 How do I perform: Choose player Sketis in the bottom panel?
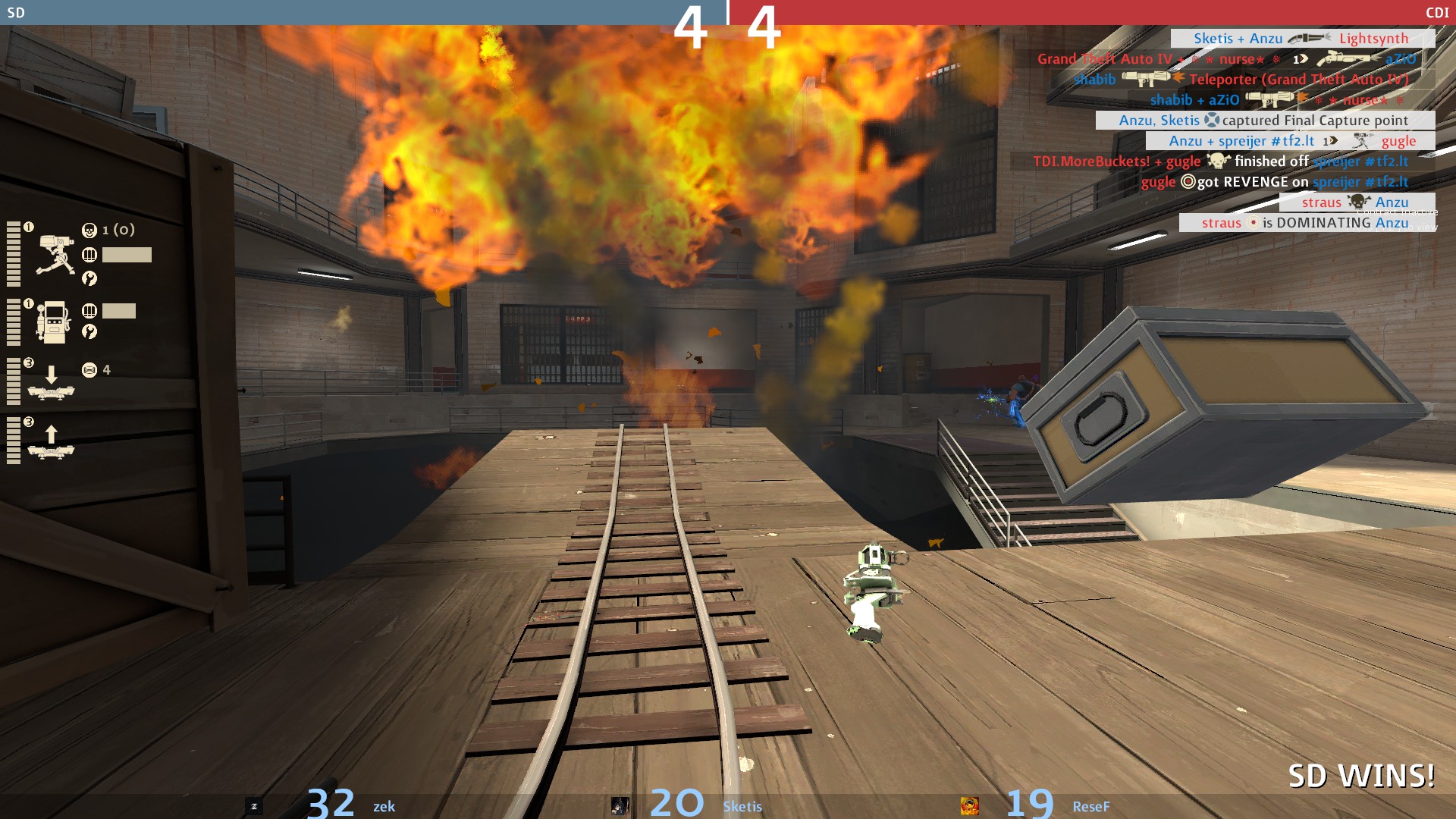(x=742, y=807)
